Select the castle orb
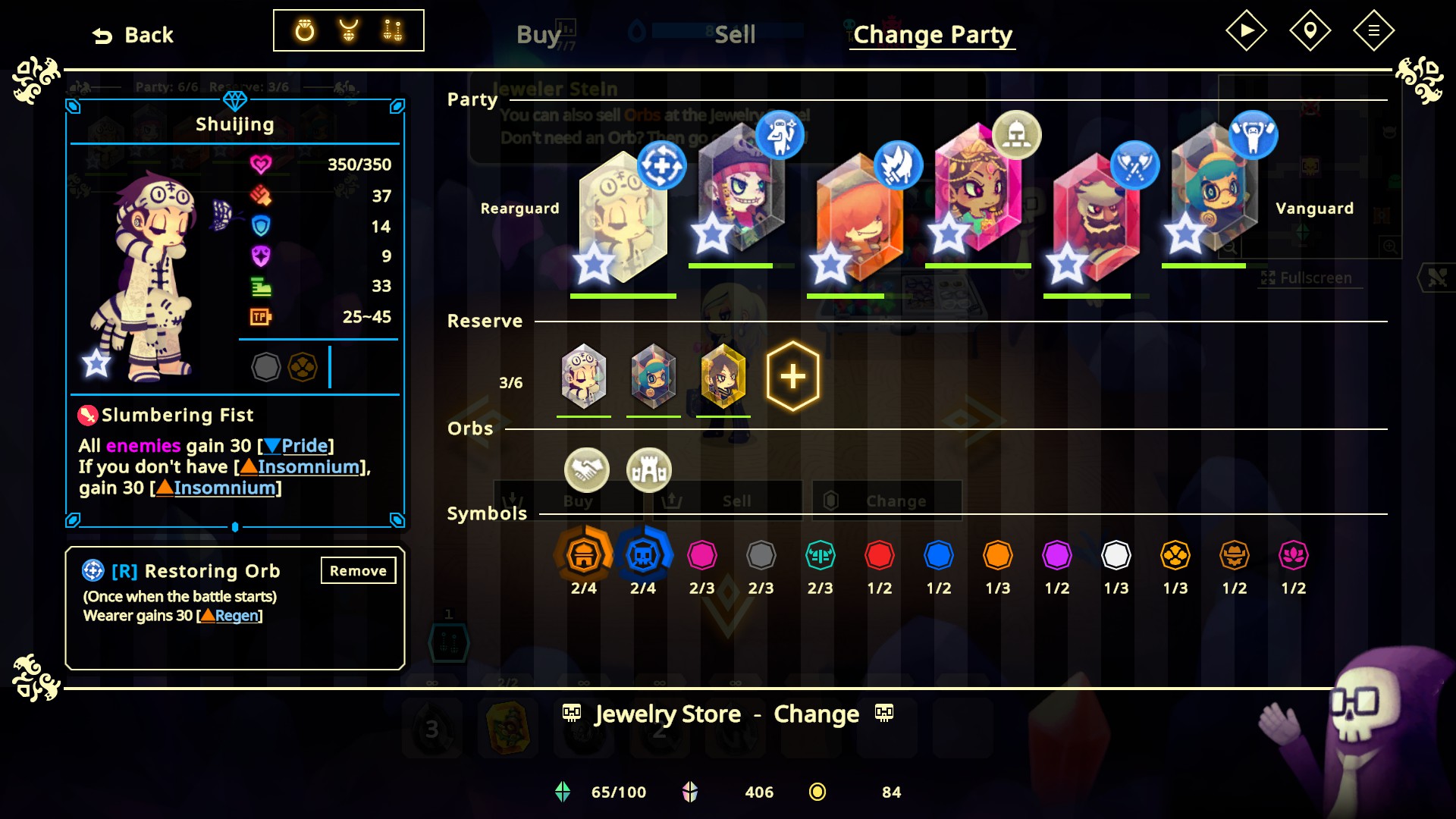1456x819 pixels. [x=649, y=469]
